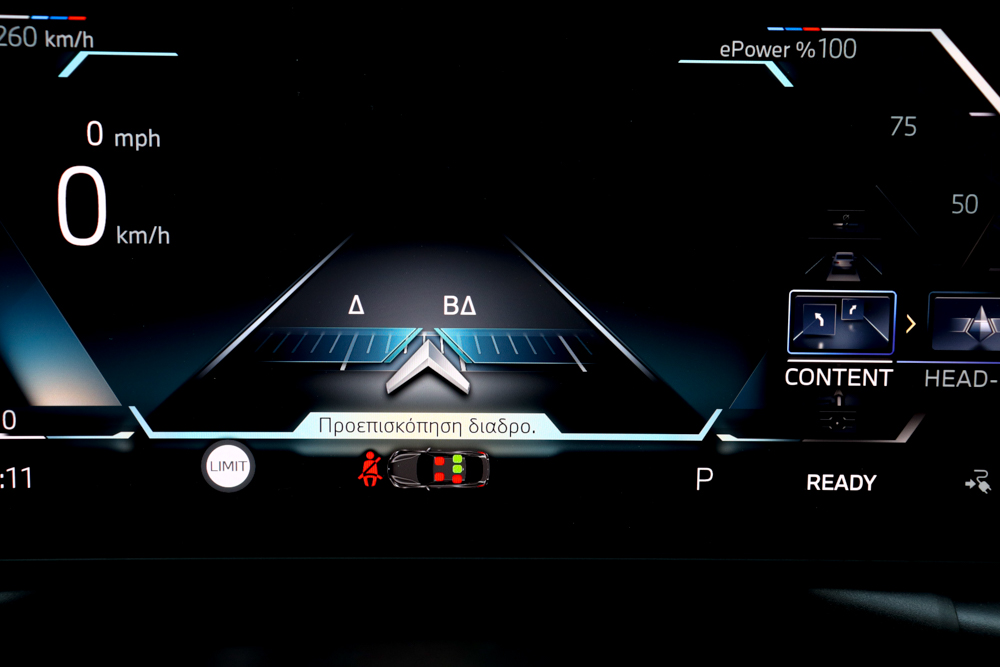
Task: Click the charging plug icon
Action: pyautogui.click(x=976, y=483)
